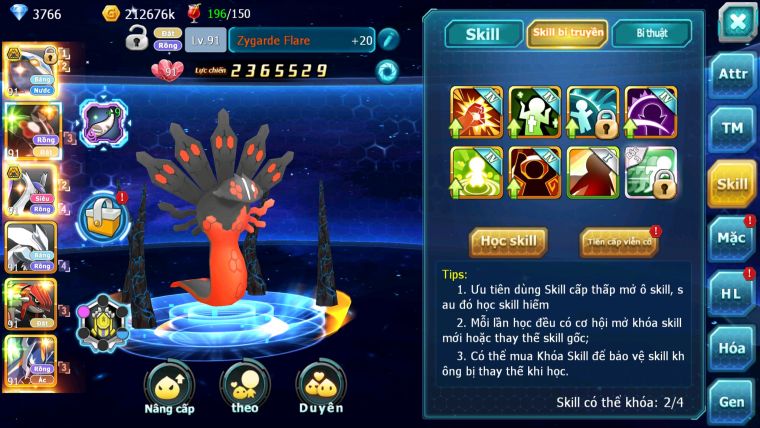
Task: Open the Hóa side tab
Action: 732,348
